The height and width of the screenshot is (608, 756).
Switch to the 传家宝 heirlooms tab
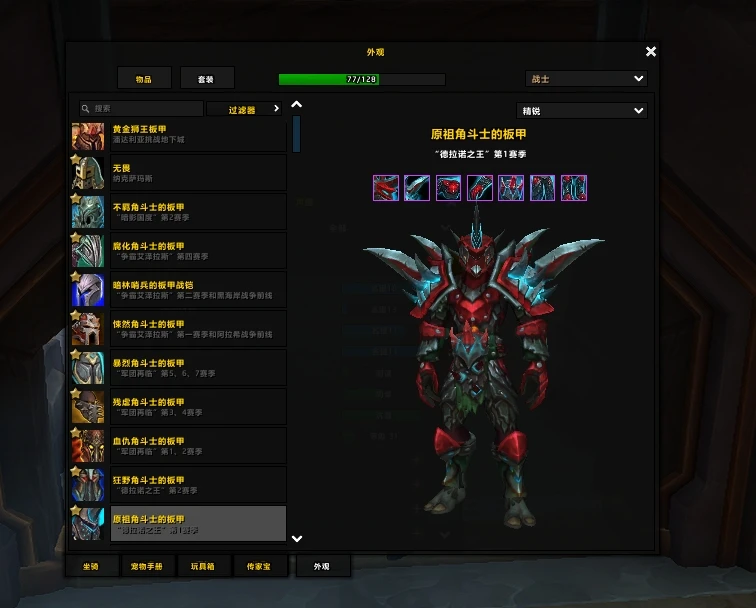pyautogui.click(x=259, y=566)
